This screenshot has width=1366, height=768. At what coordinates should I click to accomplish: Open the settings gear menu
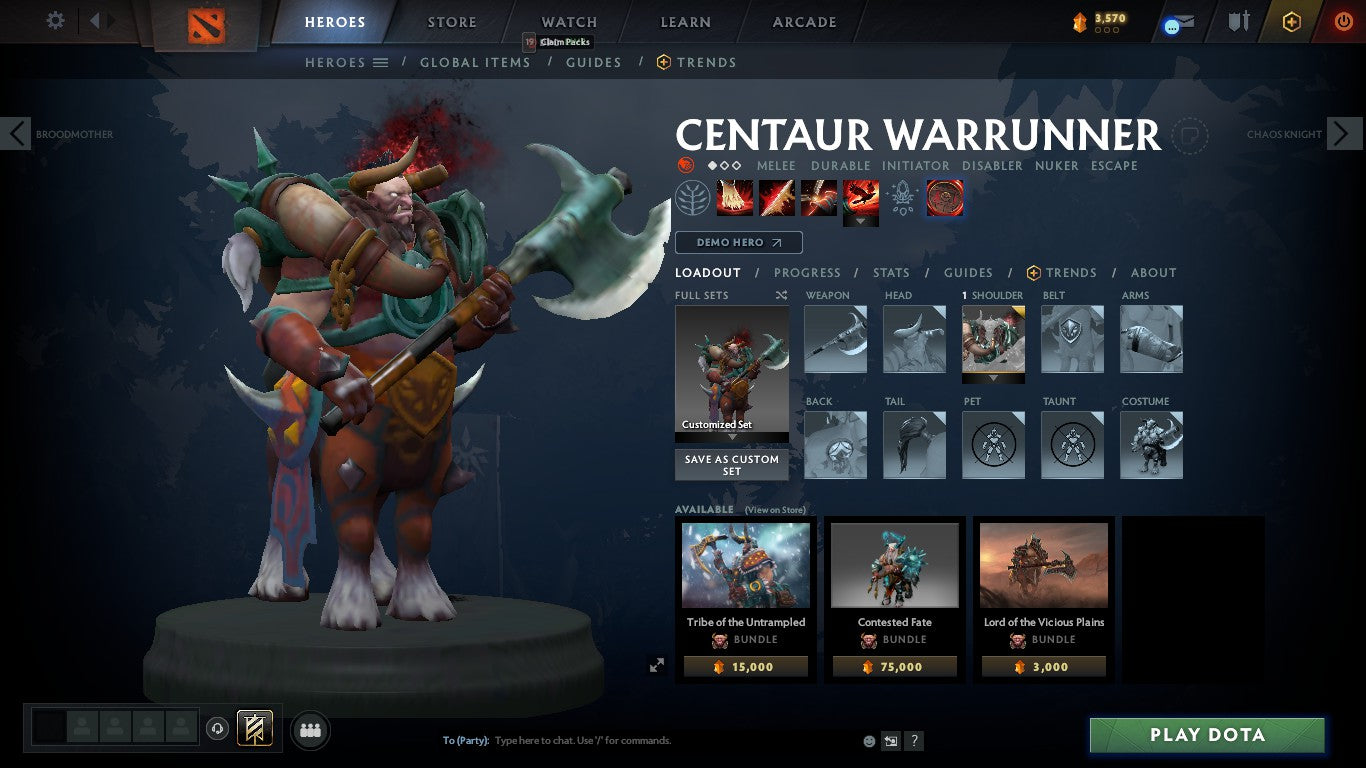(55, 20)
